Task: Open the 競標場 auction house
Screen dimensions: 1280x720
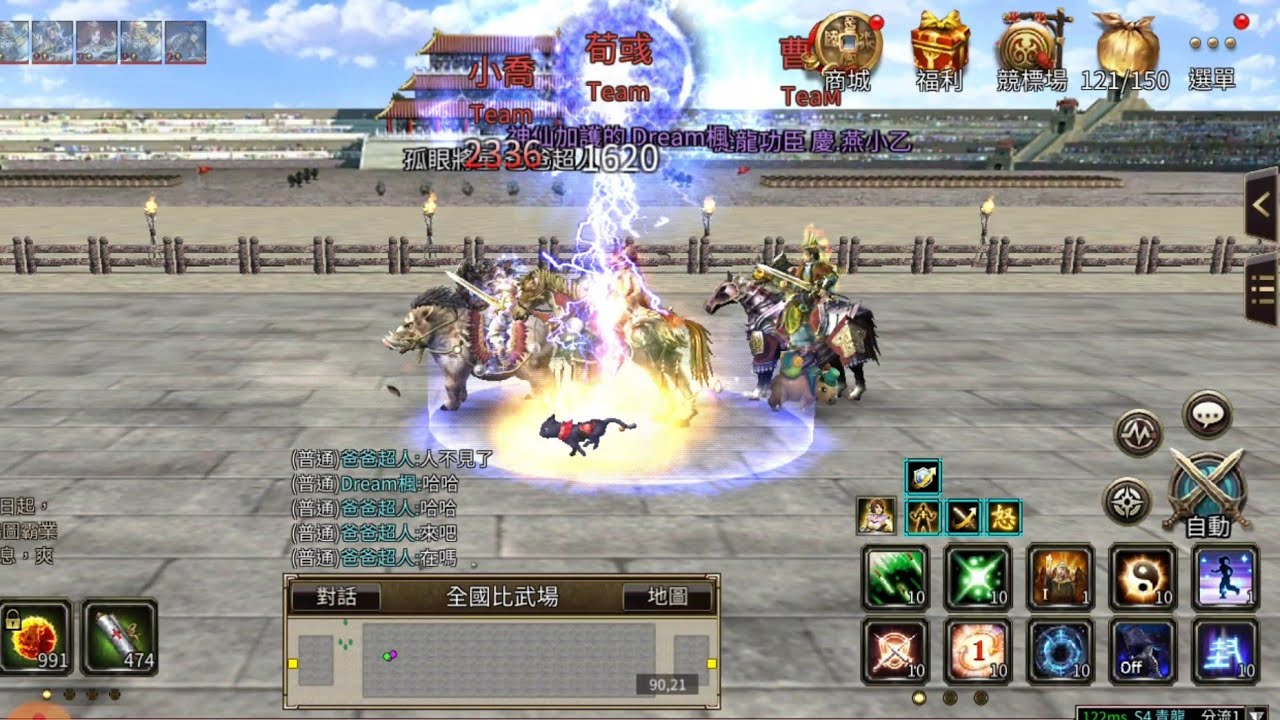Action: [1031, 48]
